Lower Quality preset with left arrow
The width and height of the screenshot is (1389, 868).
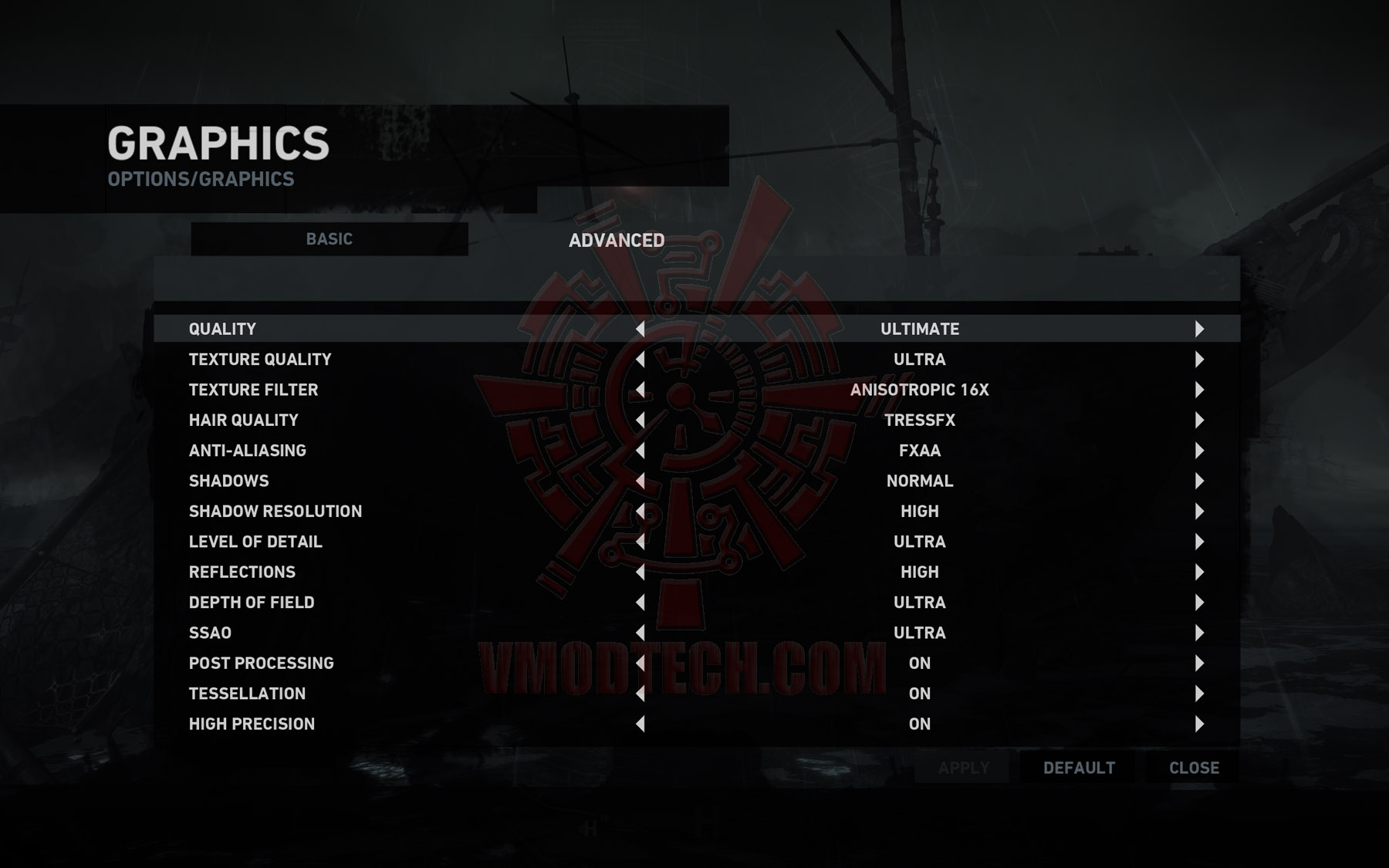click(x=640, y=329)
